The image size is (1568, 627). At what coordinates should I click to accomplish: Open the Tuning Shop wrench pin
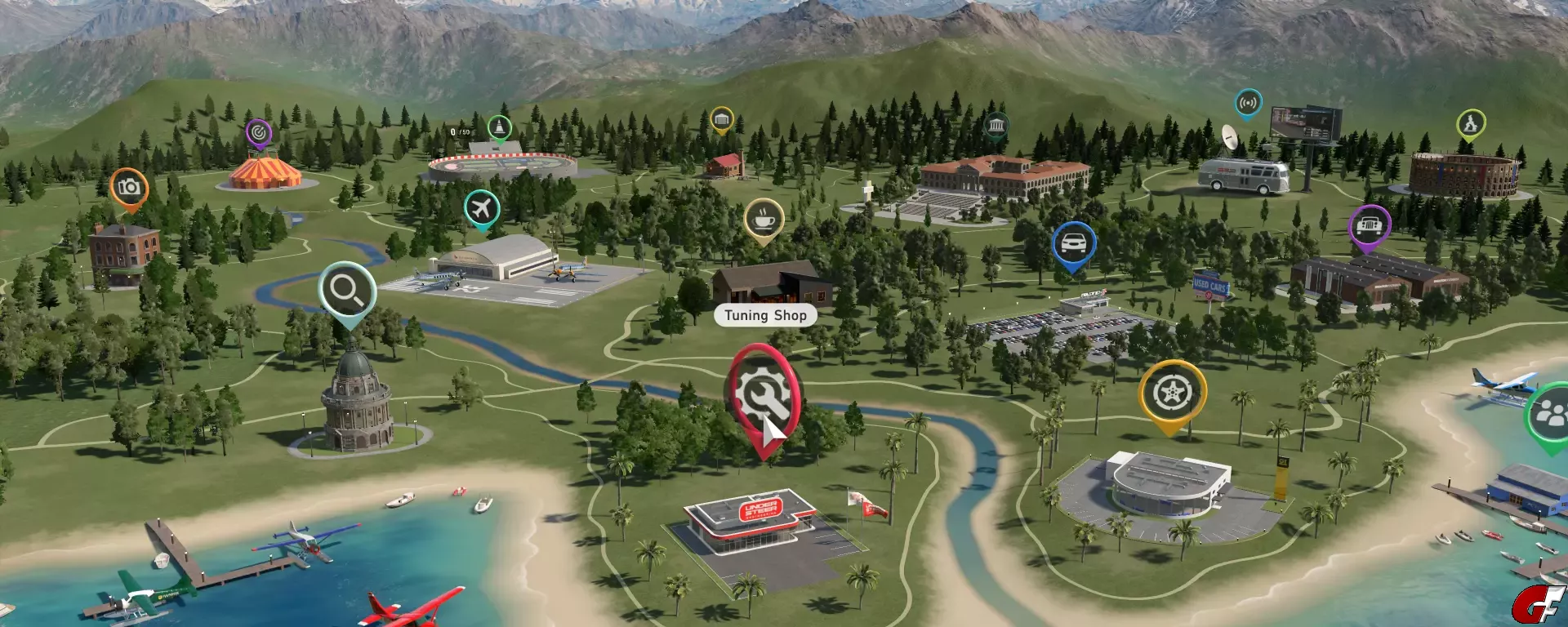[763, 395]
